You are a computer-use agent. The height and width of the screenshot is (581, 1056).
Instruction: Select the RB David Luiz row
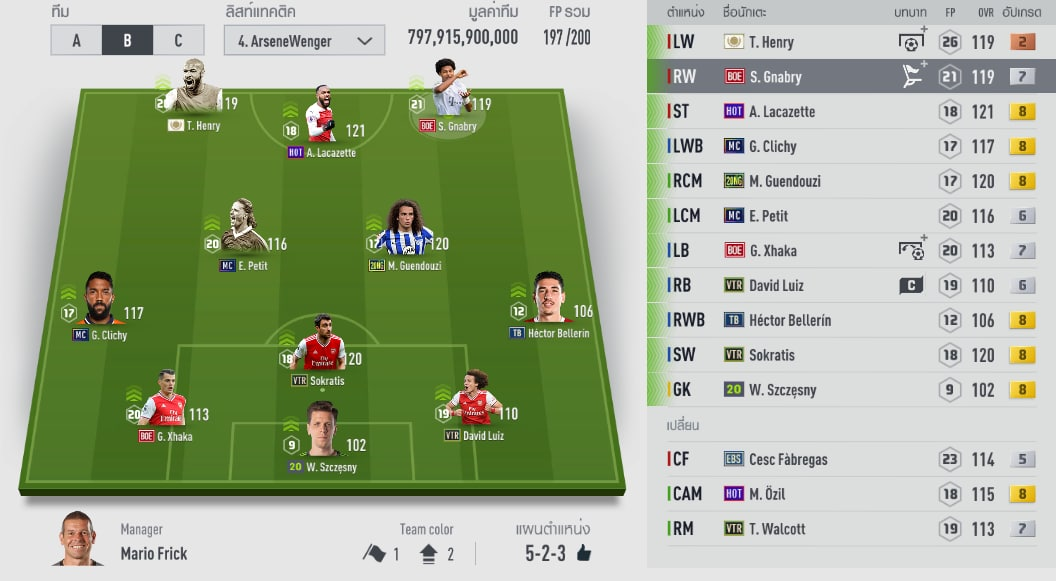pyautogui.click(x=851, y=285)
